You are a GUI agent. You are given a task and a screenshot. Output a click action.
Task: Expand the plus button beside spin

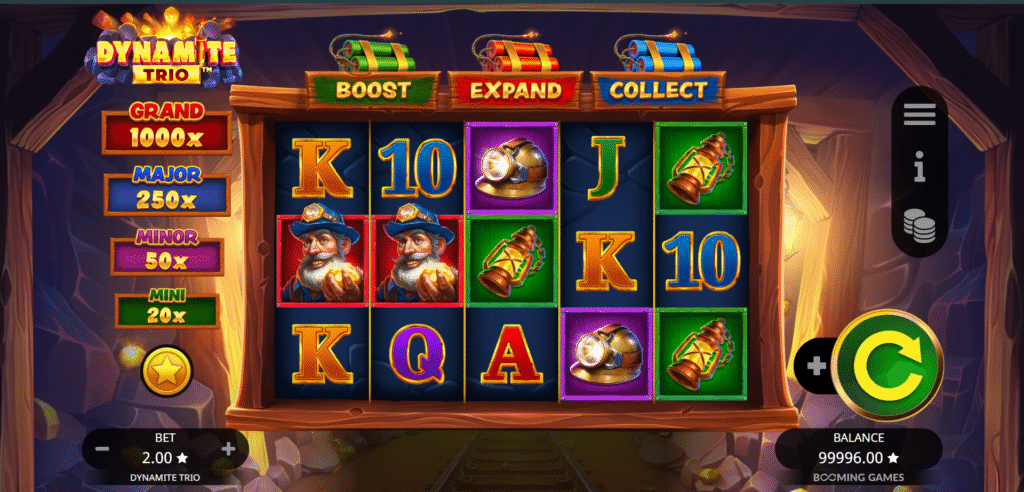[816, 366]
